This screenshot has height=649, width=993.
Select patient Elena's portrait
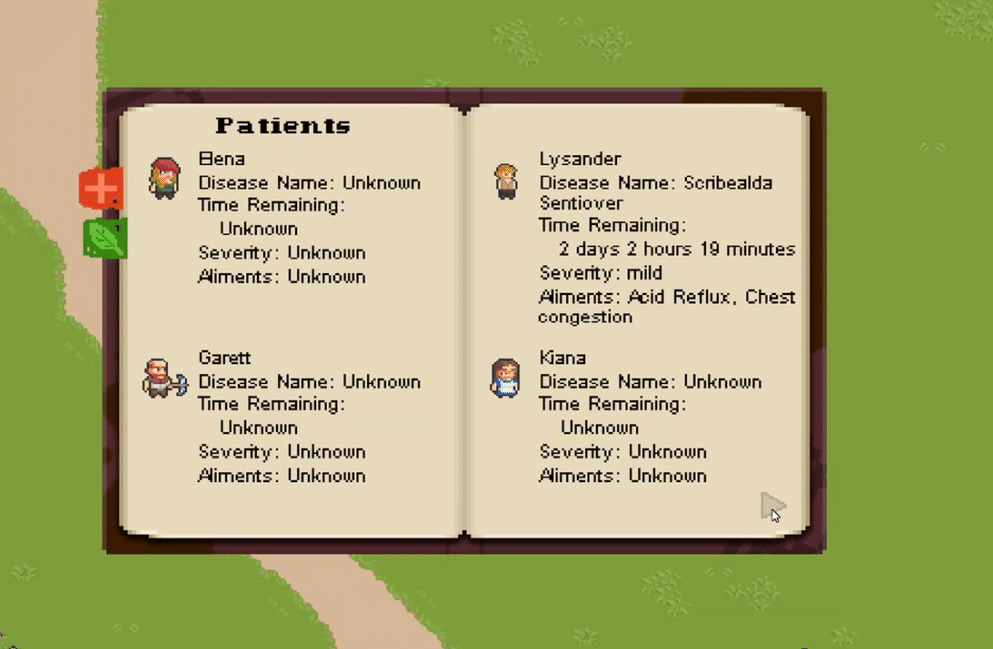point(165,178)
